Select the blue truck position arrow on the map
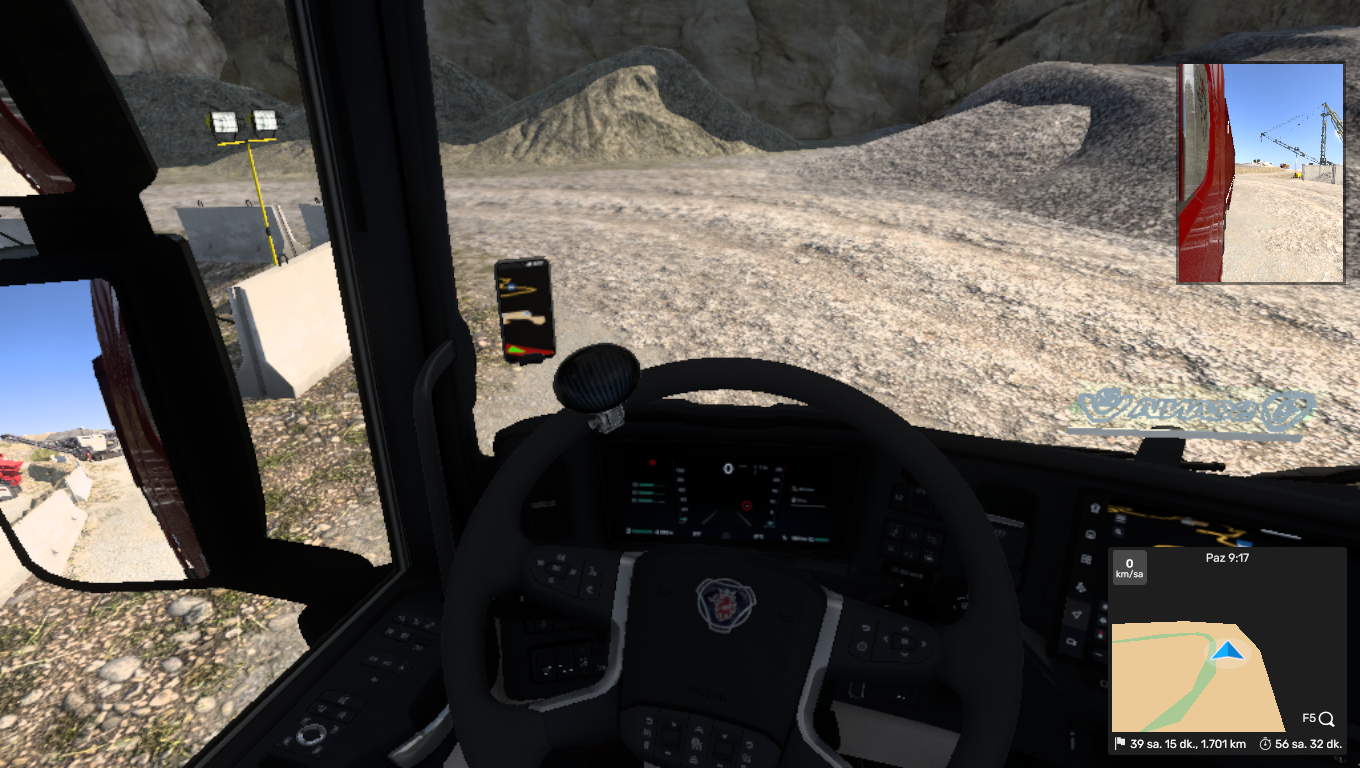This screenshot has height=768, width=1360. 1227,652
